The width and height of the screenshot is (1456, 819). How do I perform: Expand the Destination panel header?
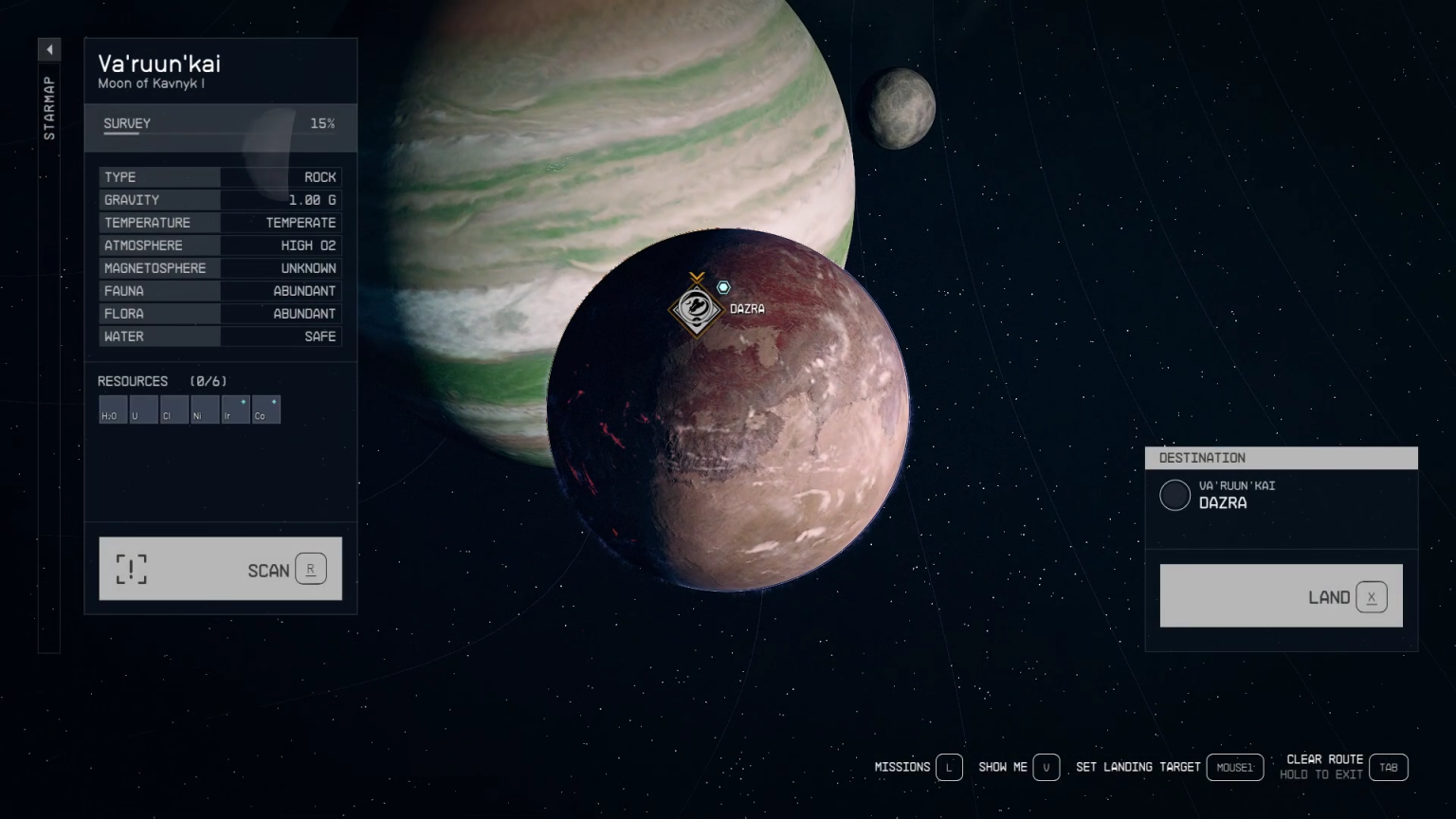click(x=1282, y=458)
